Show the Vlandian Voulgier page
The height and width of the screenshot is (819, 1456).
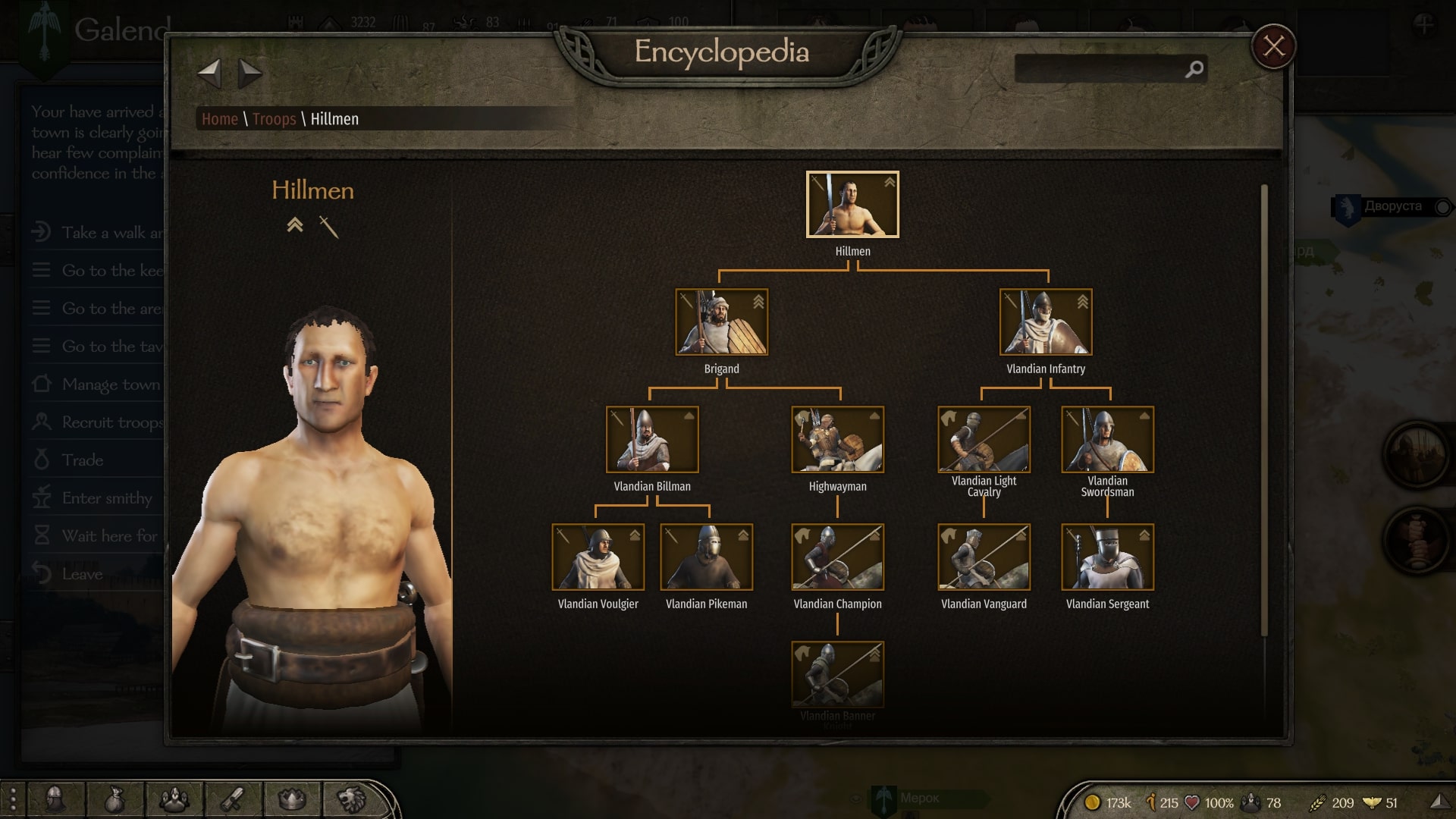click(x=598, y=557)
